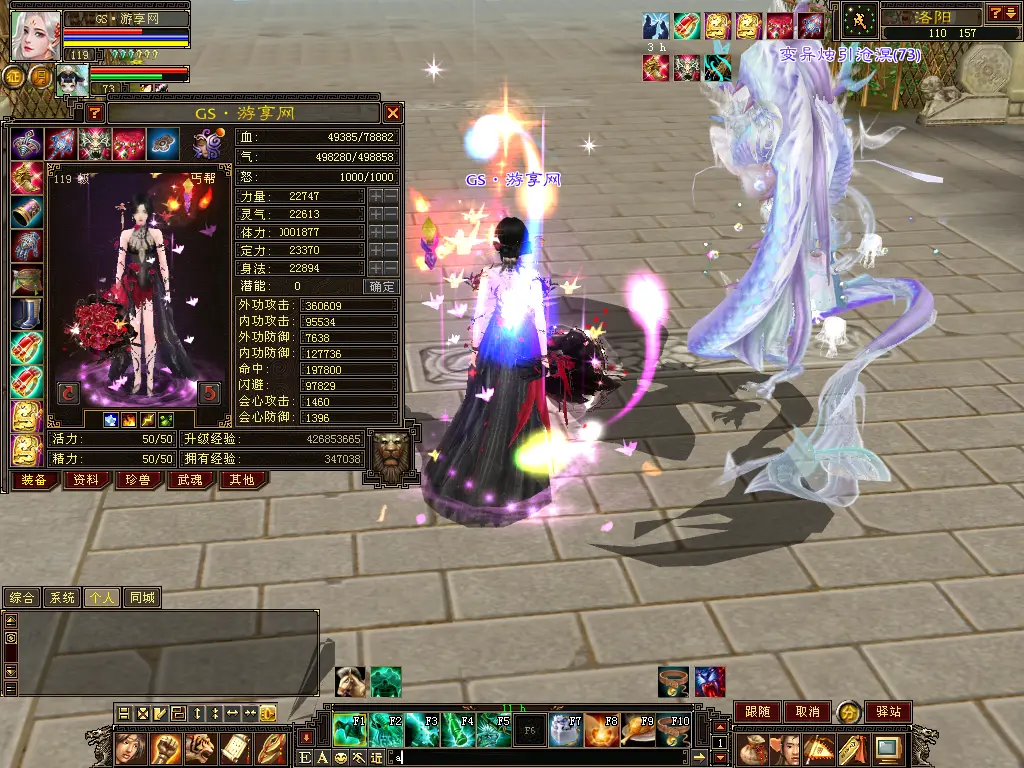The height and width of the screenshot is (768, 1024).
Task: Open the 驿站 station button
Action: pos(887,712)
